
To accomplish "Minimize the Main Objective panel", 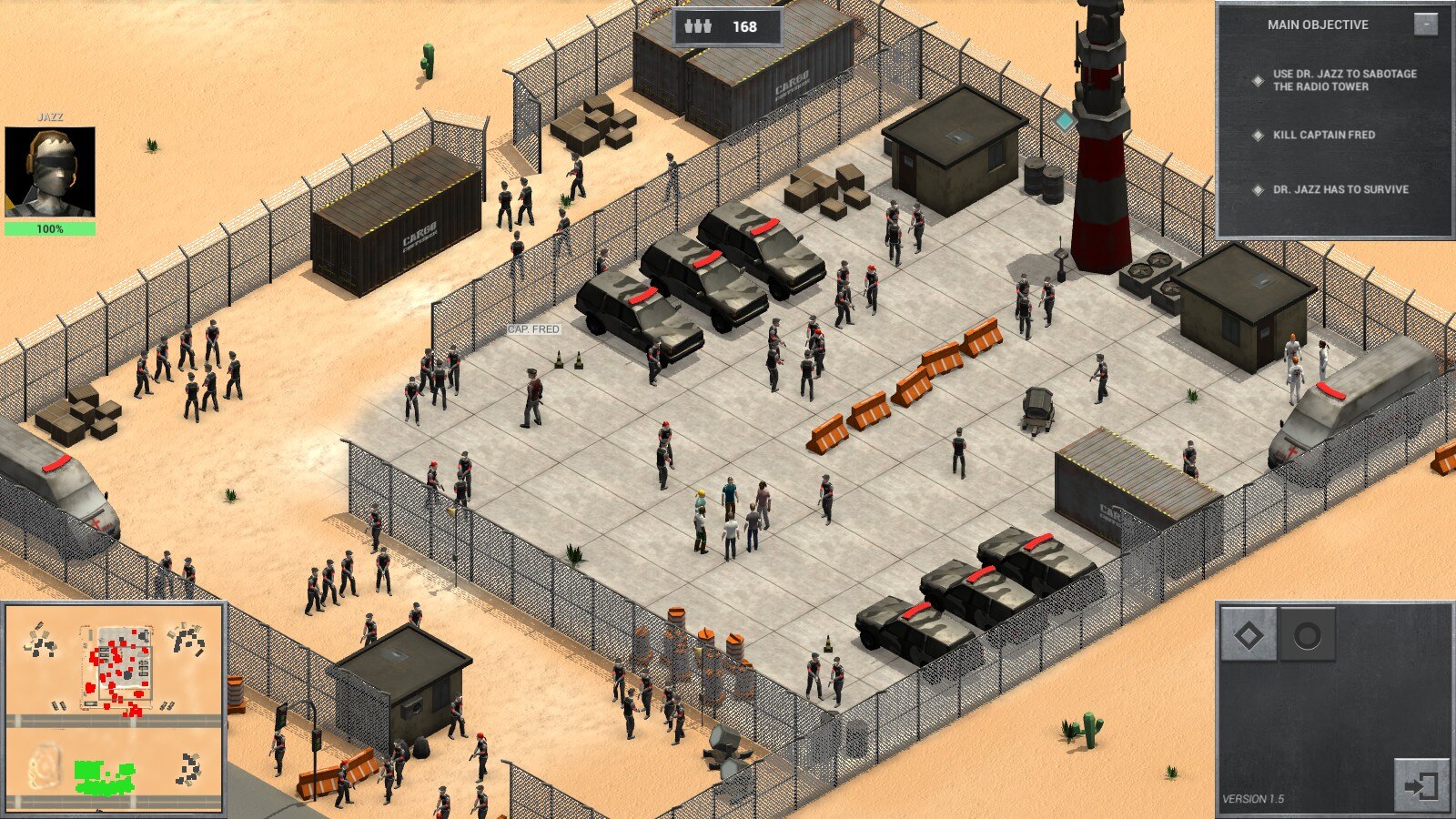I will [1425, 24].
